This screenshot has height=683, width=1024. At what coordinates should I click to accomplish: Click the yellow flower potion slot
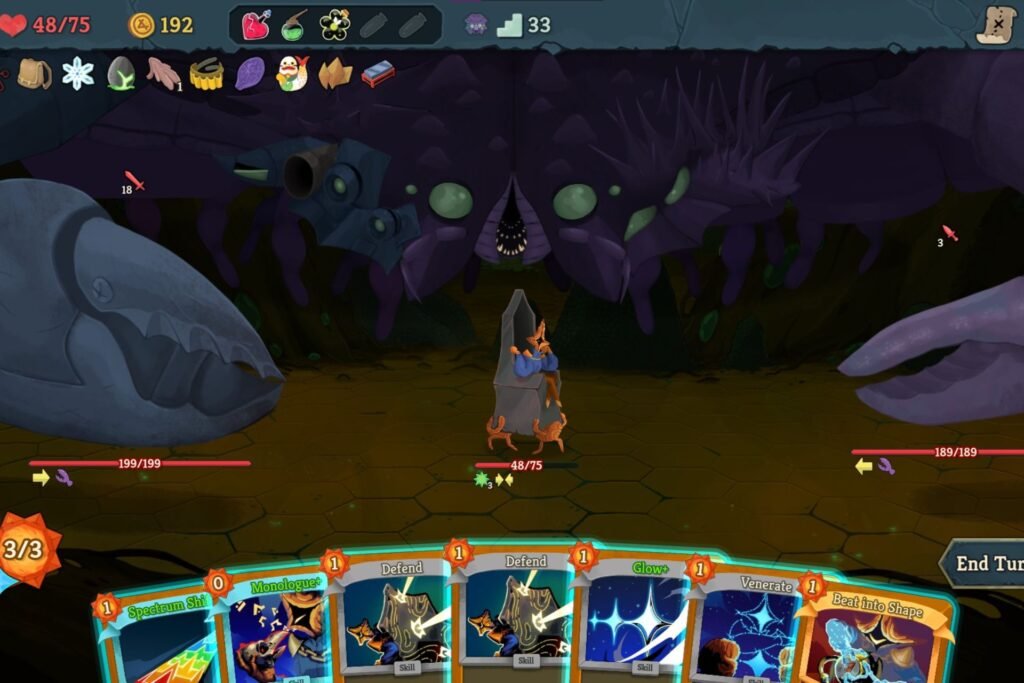pyautogui.click(x=334, y=25)
